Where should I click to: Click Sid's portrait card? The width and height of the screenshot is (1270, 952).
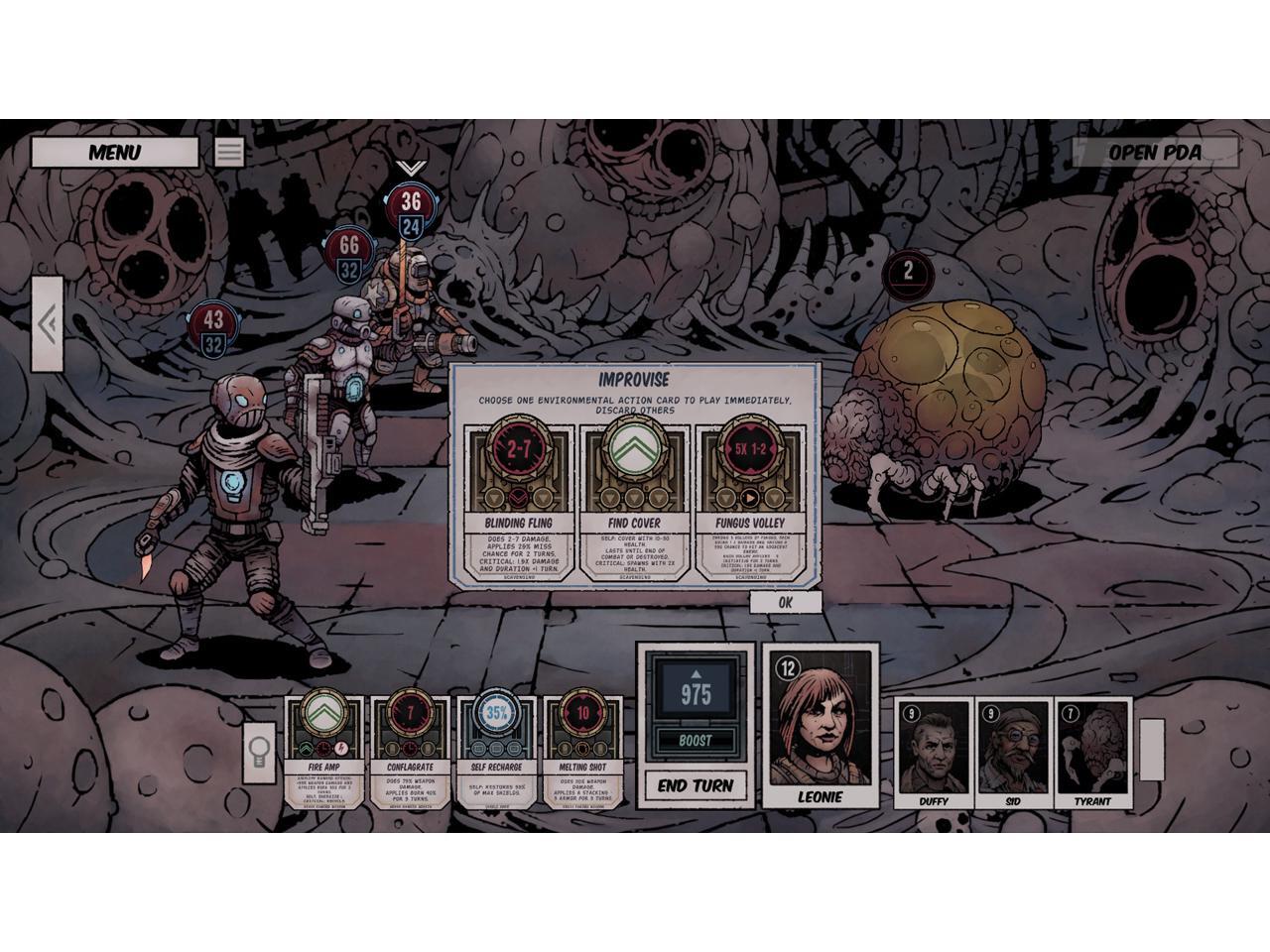tap(1012, 754)
